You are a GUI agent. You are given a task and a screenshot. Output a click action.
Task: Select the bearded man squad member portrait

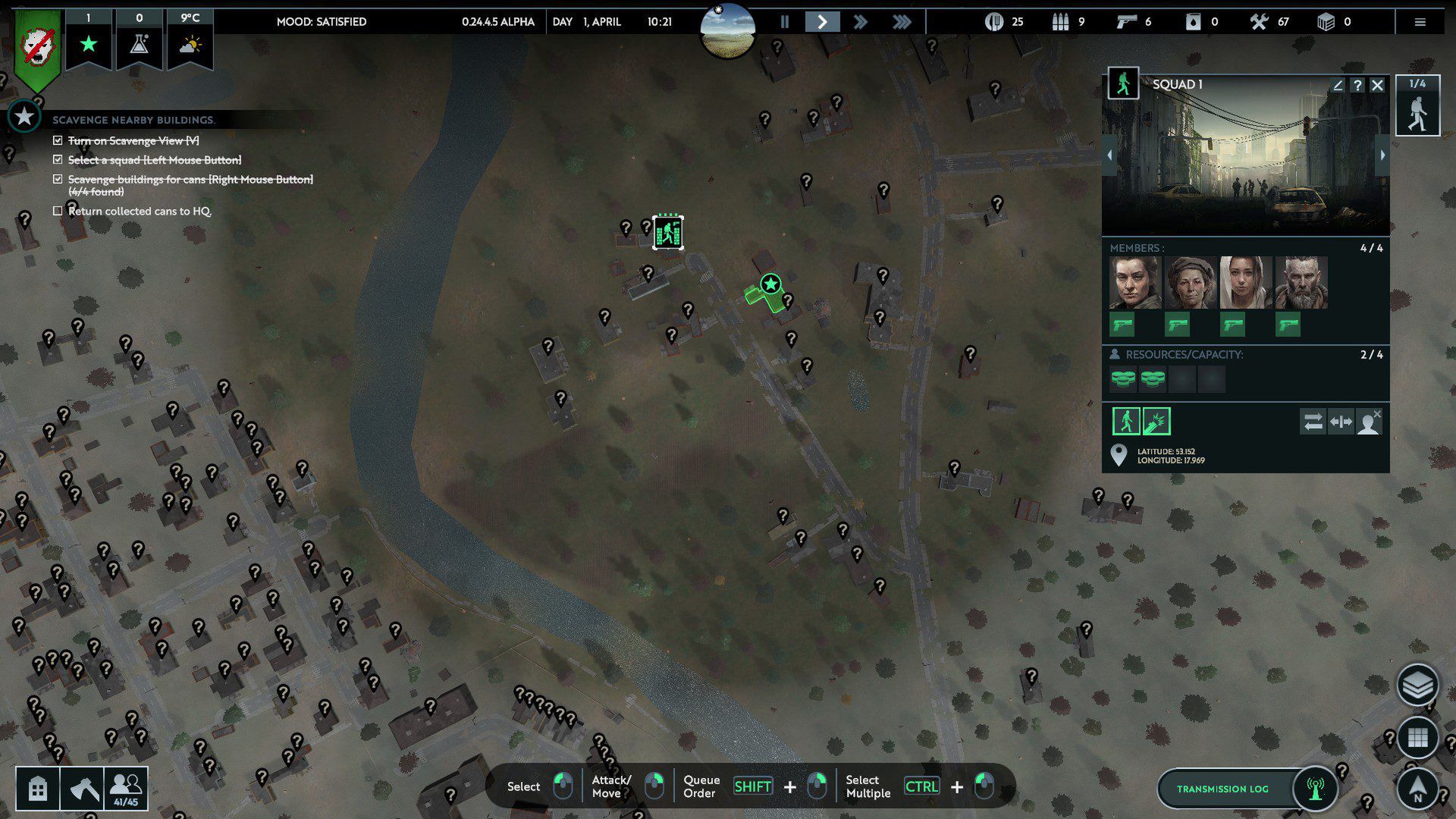(x=1301, y=282)
